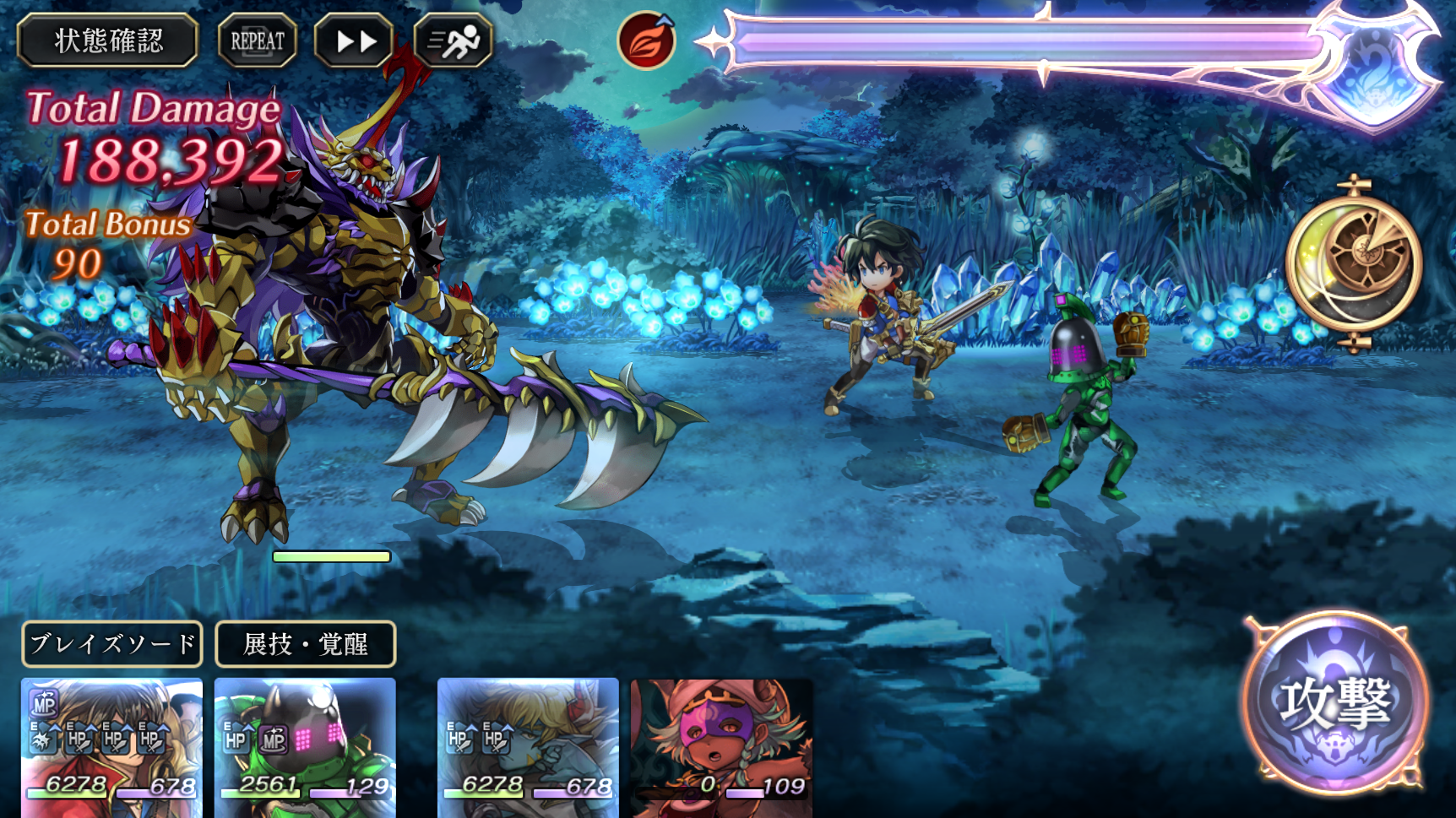Open the 状態確認 status check
This screenshot has height=818, width=1456.
tap(107, 41)
